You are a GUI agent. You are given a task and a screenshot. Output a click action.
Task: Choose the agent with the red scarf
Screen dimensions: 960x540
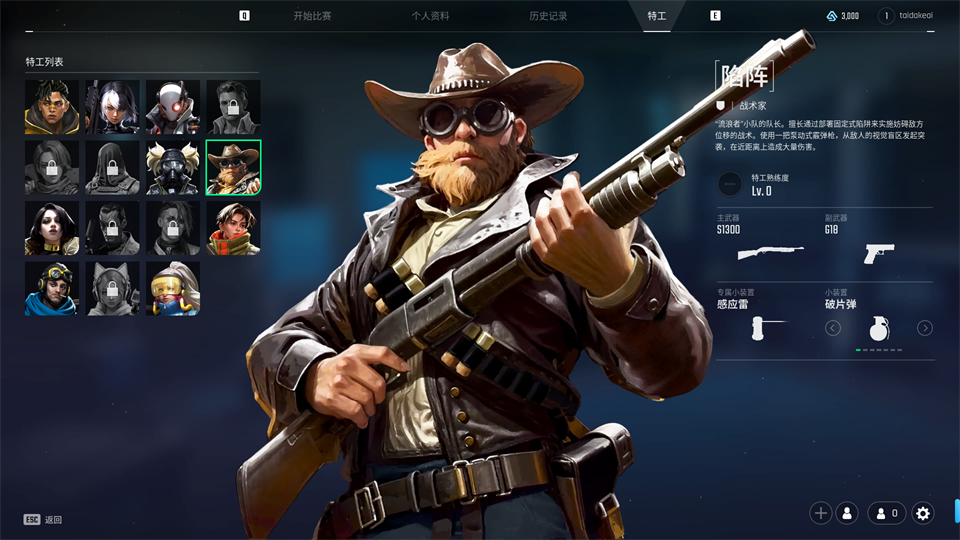coord(233,228)
